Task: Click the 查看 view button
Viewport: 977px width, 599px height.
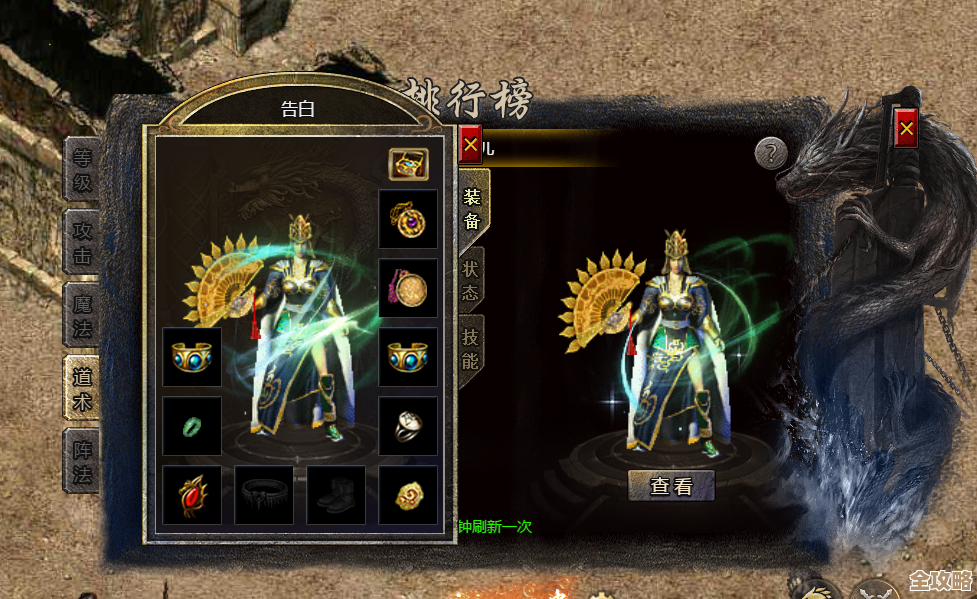Action: pos(671,486)
